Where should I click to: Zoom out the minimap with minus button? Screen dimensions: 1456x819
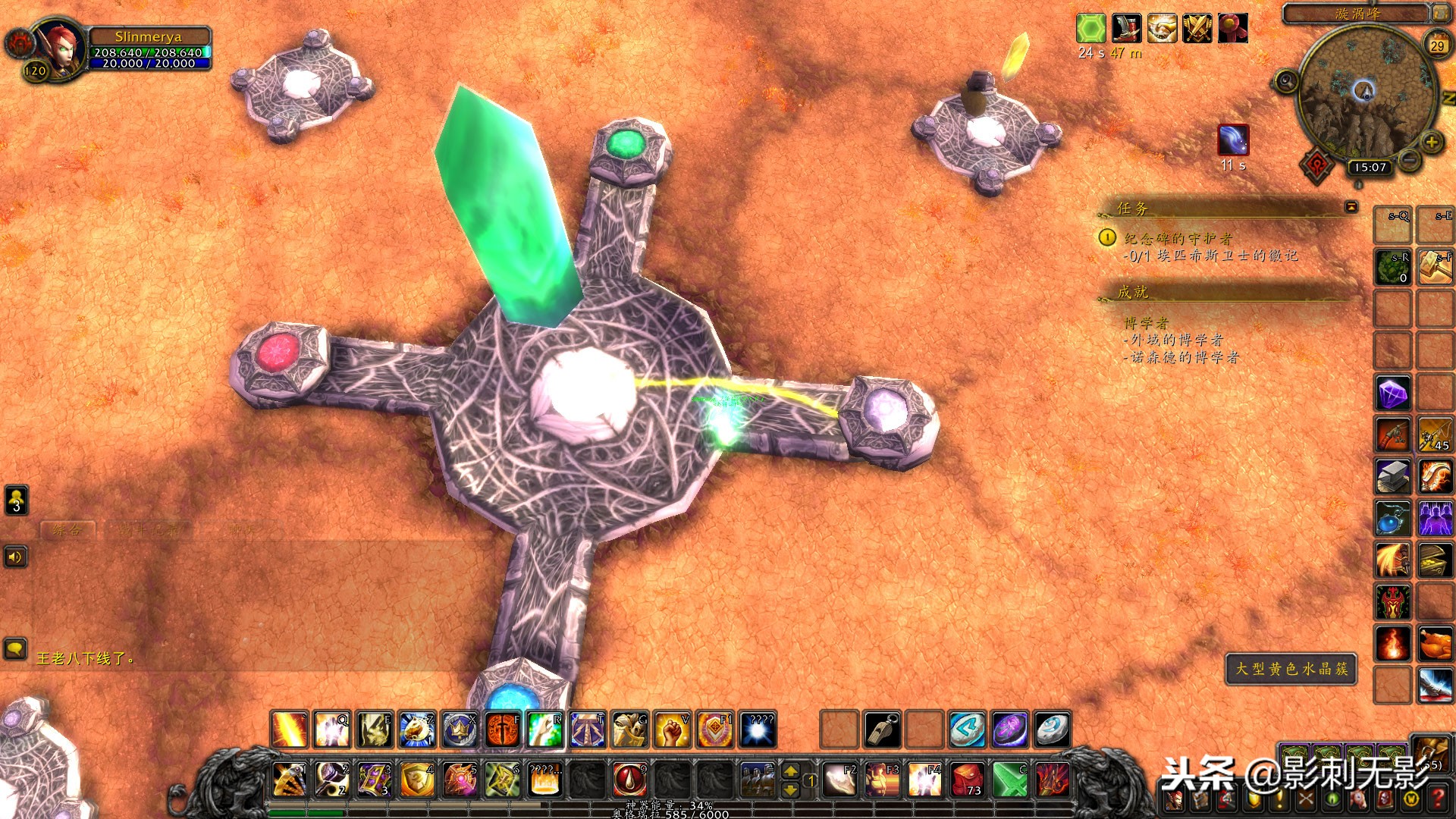click(x=1409, y=160)
